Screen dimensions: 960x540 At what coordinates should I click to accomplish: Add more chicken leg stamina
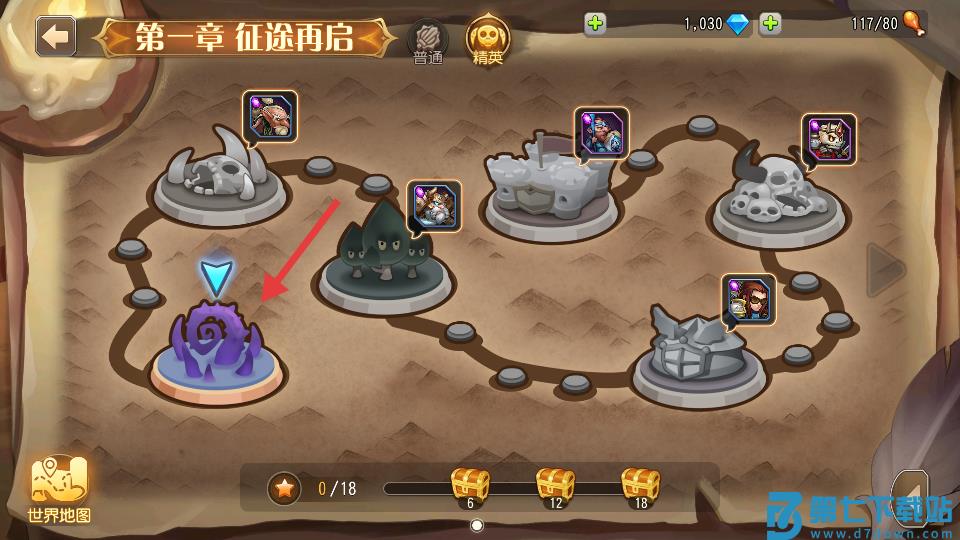[770, 24]
